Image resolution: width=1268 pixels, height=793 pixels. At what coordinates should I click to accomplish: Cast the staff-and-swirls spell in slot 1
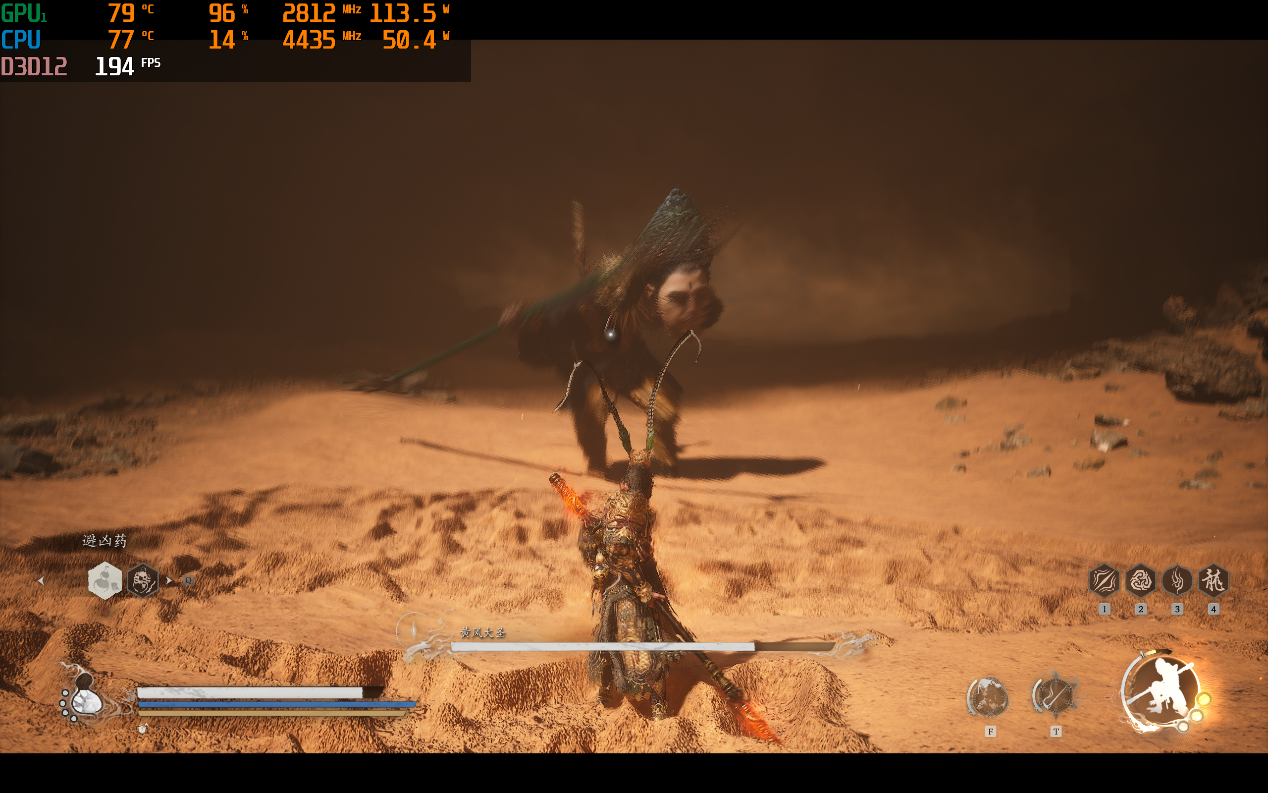[1104, 580]
